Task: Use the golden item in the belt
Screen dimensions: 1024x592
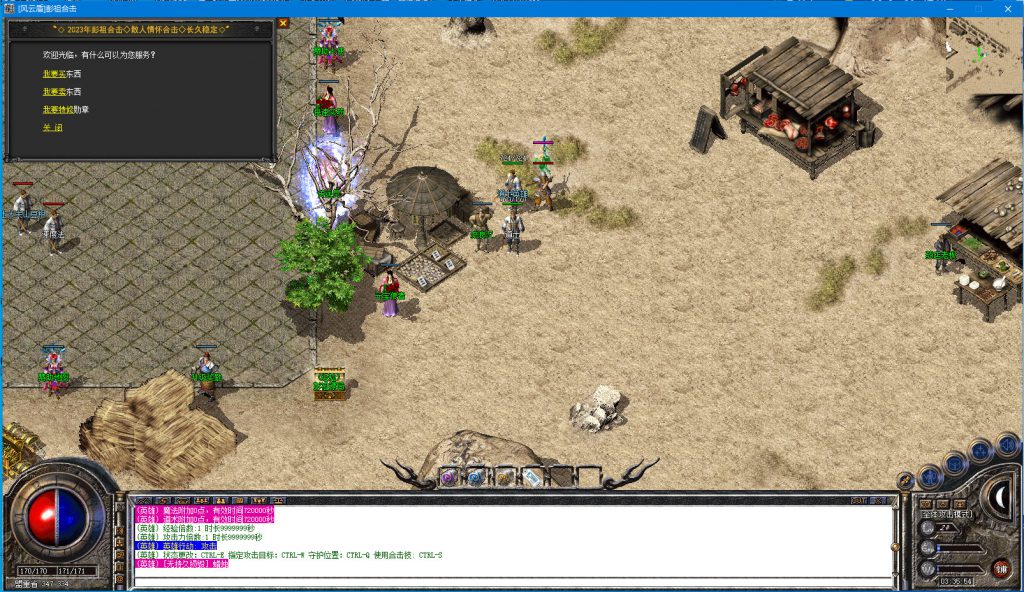Action: point(504,477)
